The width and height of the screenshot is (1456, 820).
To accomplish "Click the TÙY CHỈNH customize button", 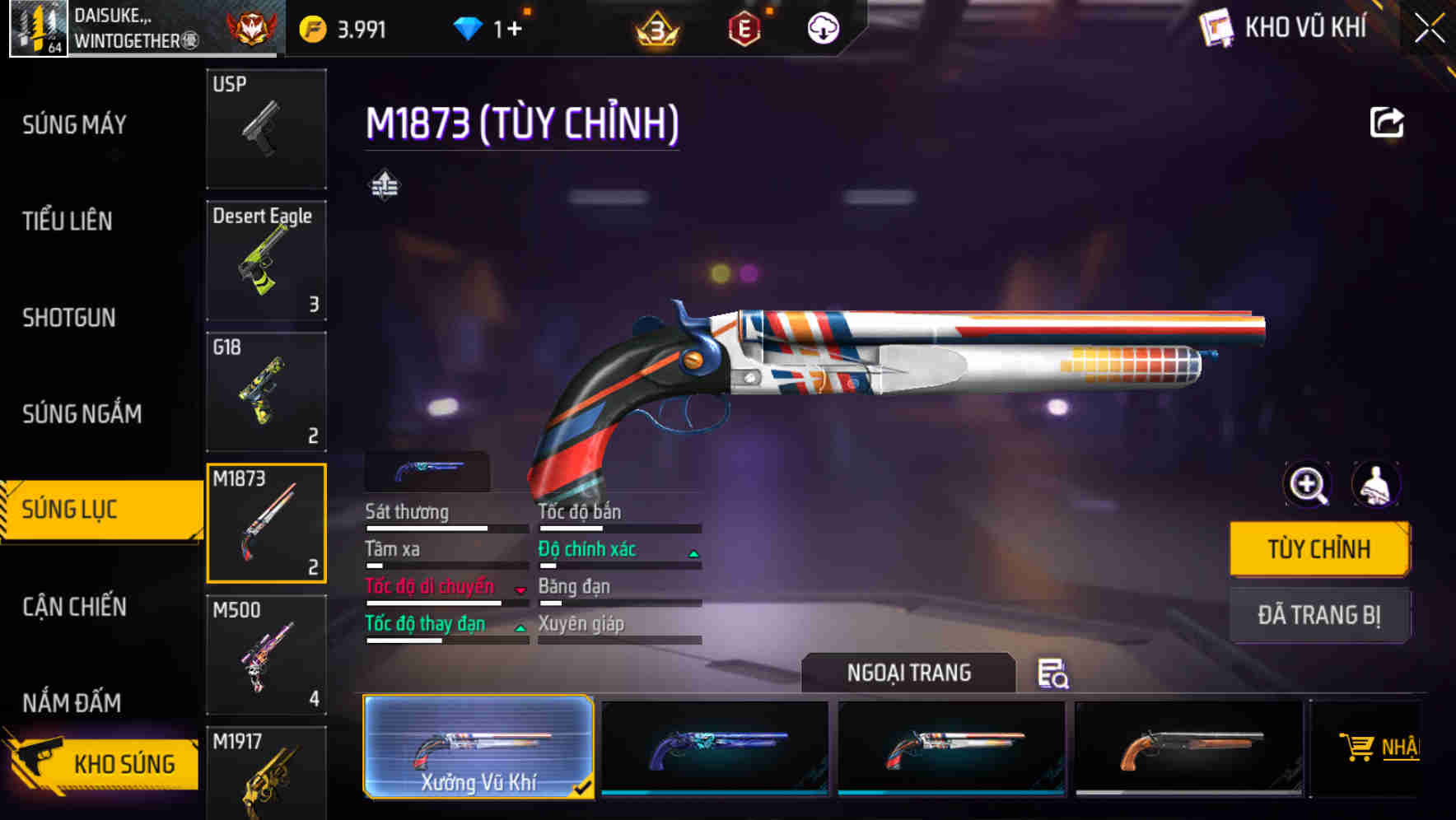I will (1318, 549).
